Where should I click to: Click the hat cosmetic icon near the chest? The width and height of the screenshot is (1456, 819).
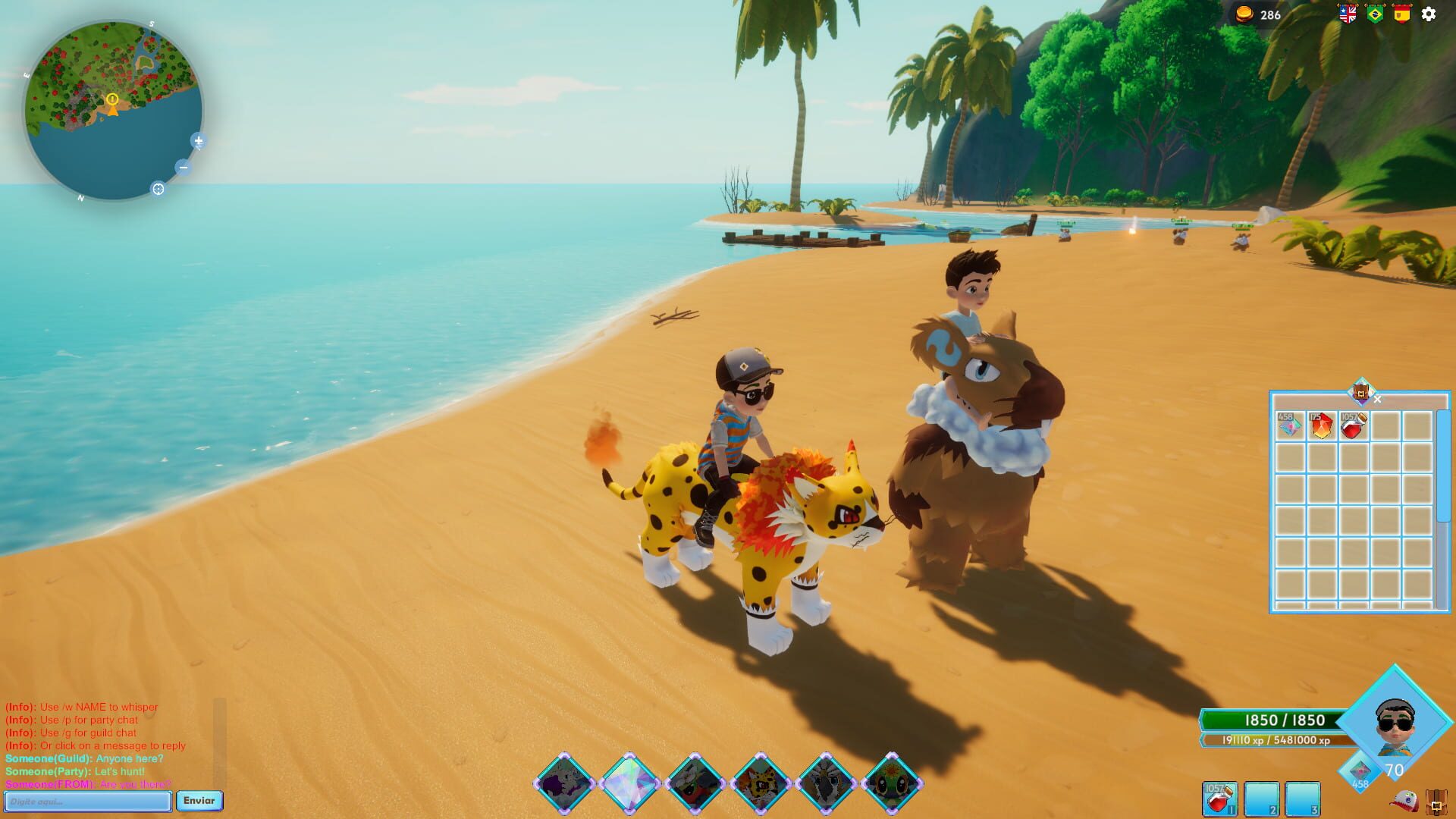point(1404,802)
